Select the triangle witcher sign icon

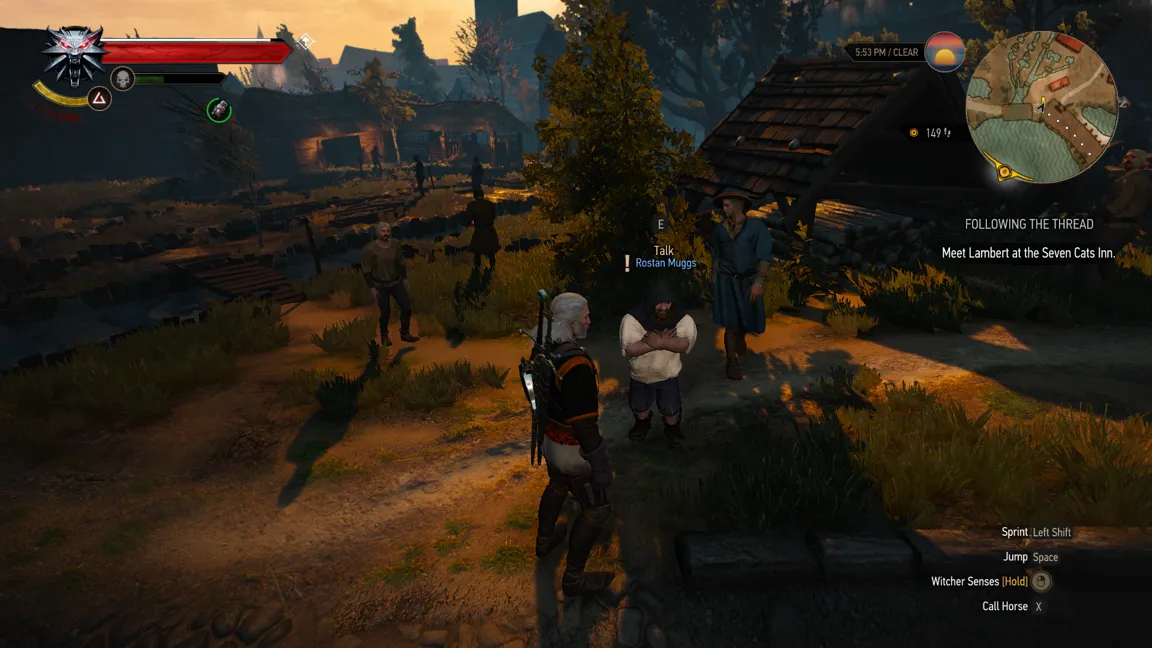pyautogui.click(x=98, y=98)
